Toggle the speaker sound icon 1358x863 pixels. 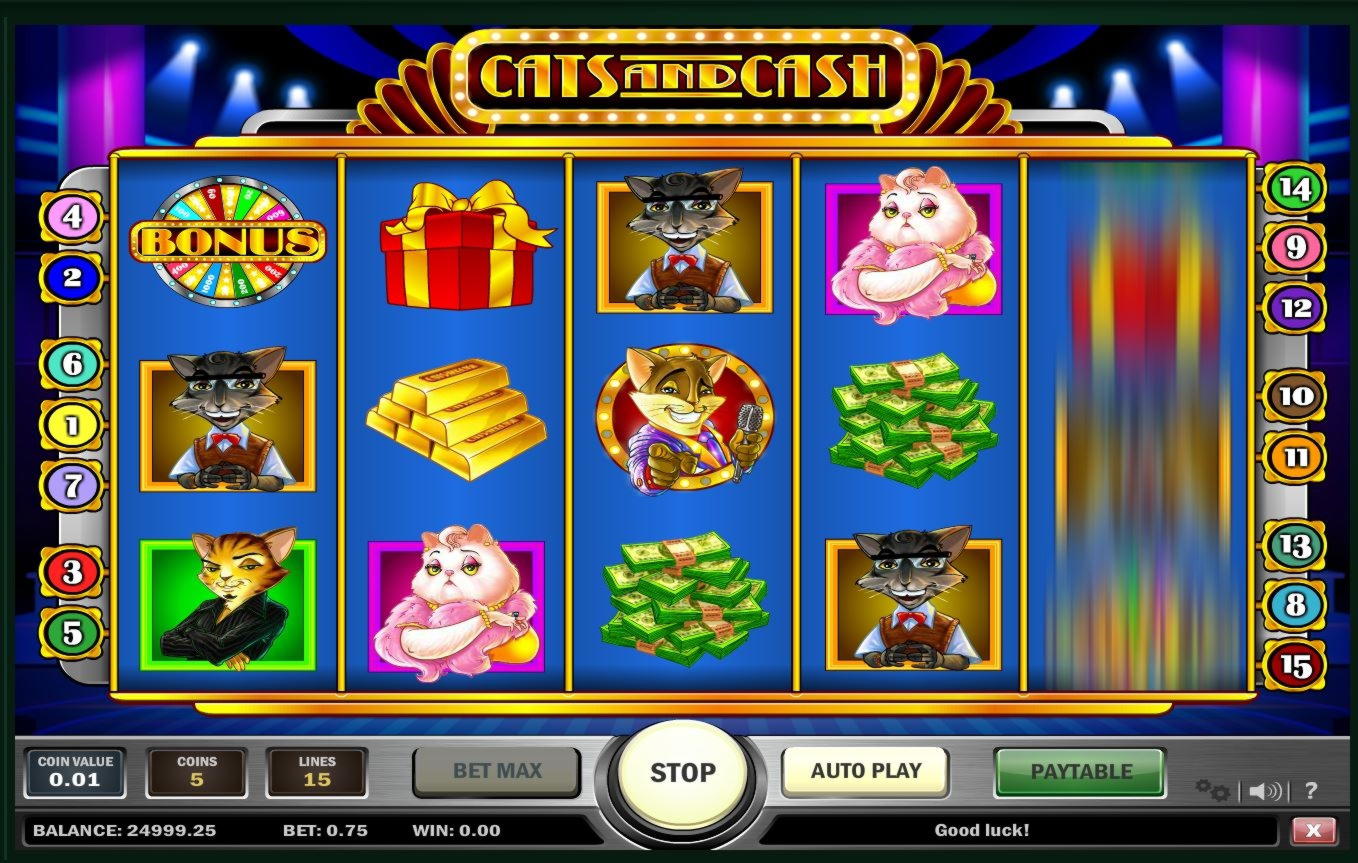(x=1265, y=791)
